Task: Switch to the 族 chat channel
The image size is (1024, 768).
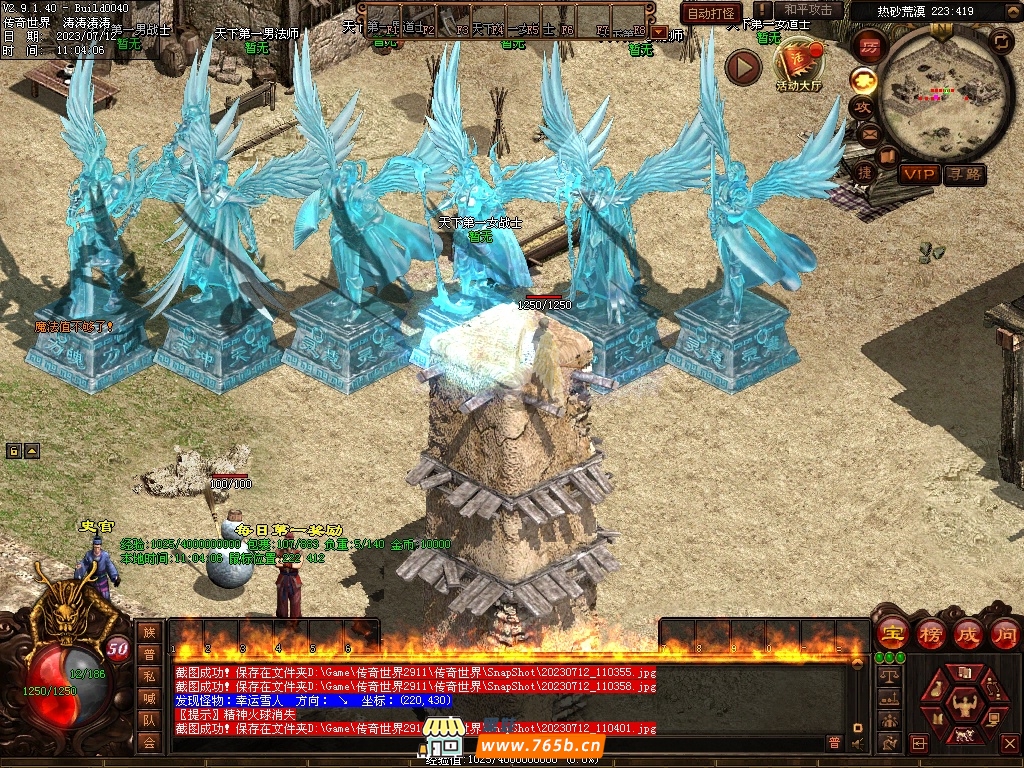Action: click(x=149, y=632)
